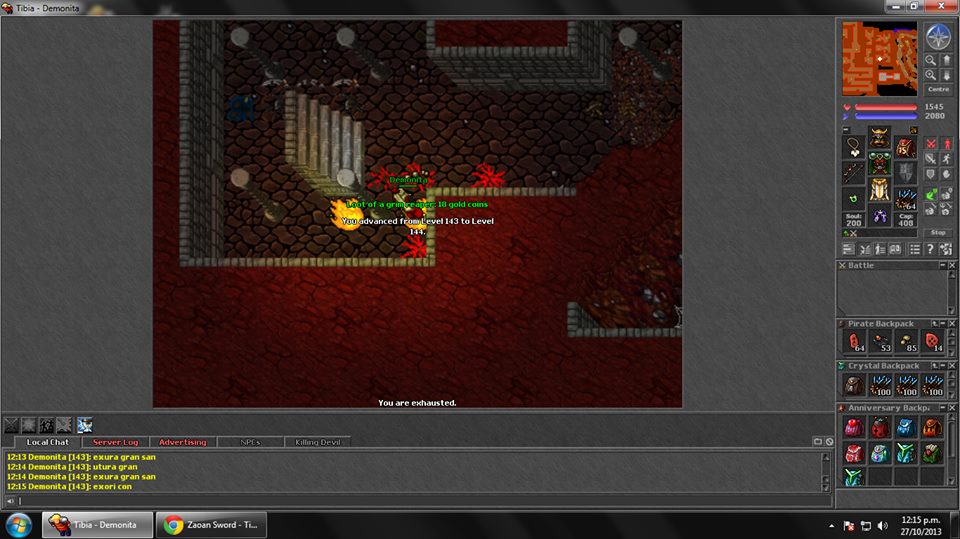Image resolution: width=960 pixels, height=539 pixels.
Task: Select the Local Chat tab
Action: 47,442
